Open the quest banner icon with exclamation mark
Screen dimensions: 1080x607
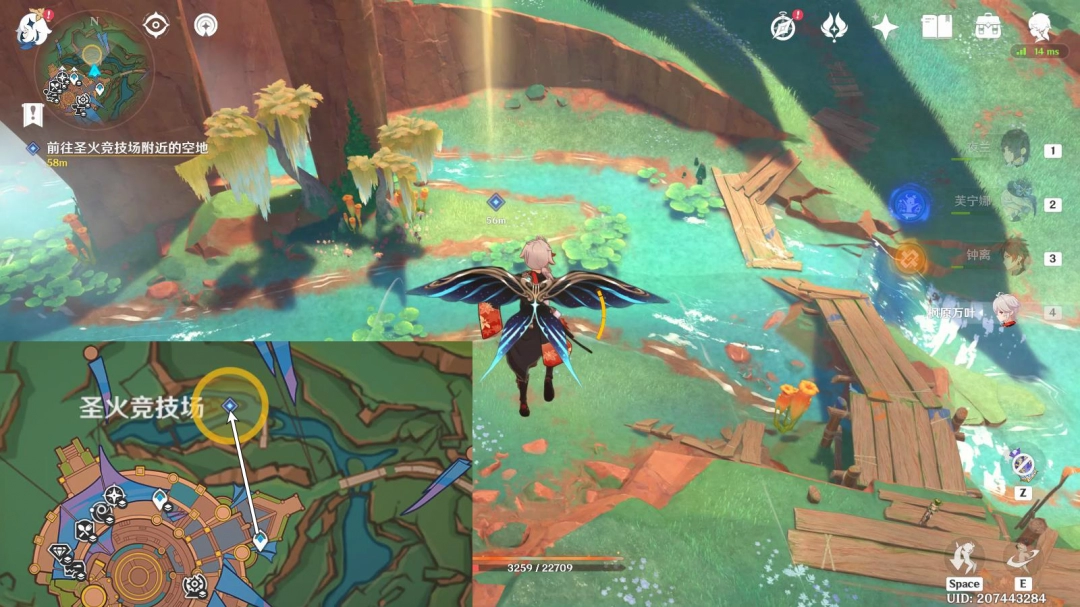coord(32,113)
